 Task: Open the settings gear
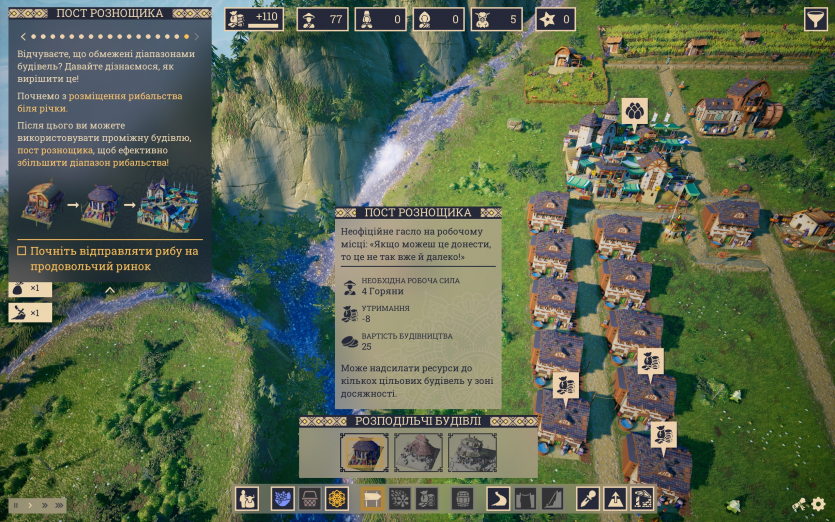pos(819,505)
